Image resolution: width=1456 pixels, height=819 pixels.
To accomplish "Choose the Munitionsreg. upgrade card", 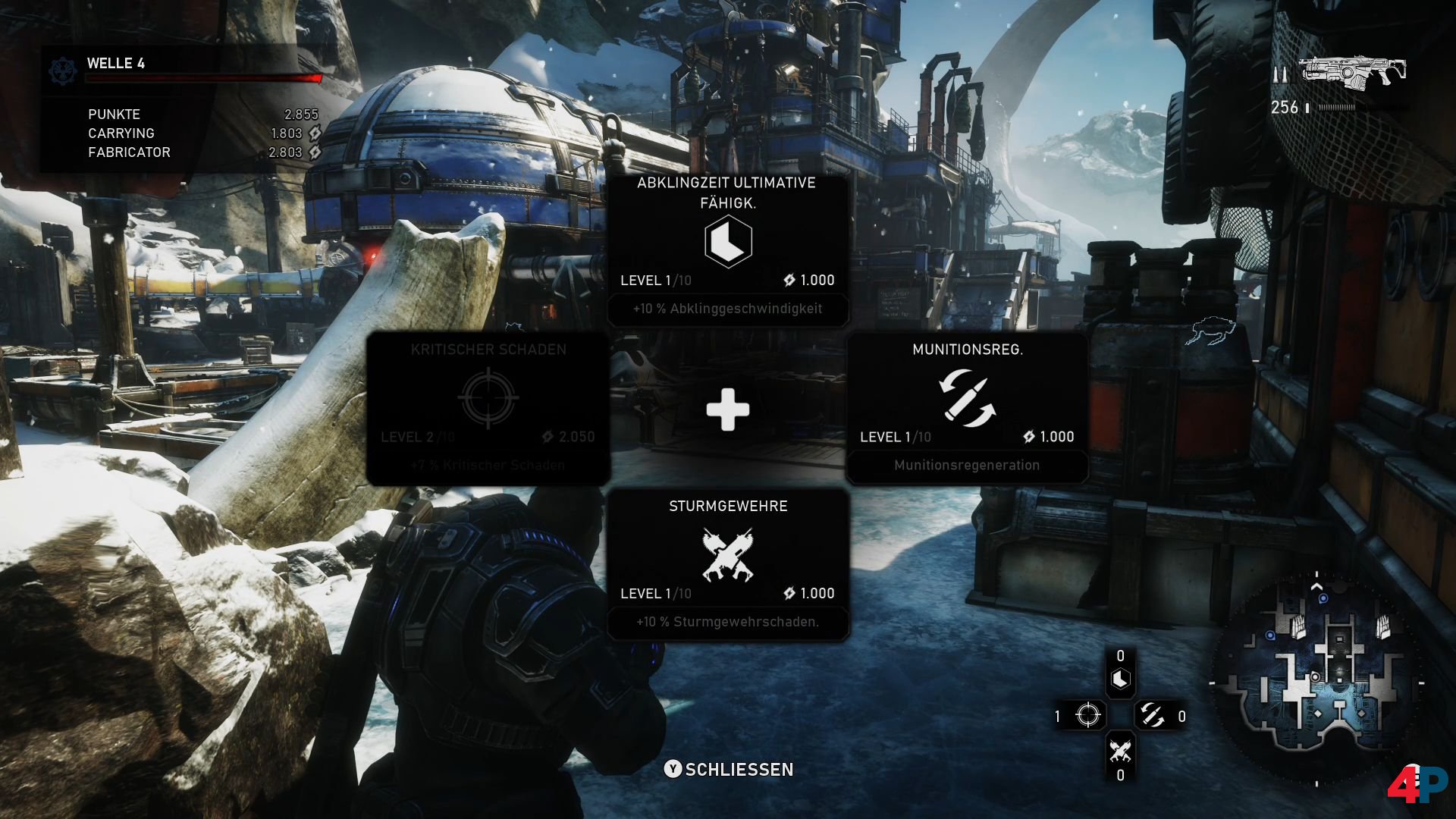I will point(967,407).
